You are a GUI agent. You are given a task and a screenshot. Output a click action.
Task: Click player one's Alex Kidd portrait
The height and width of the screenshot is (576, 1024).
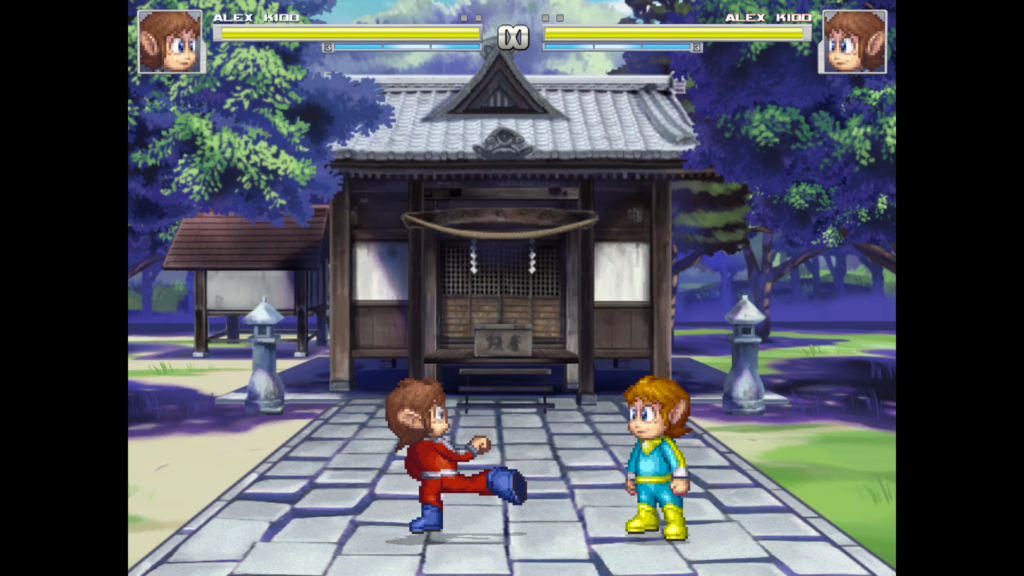point(169,41)
